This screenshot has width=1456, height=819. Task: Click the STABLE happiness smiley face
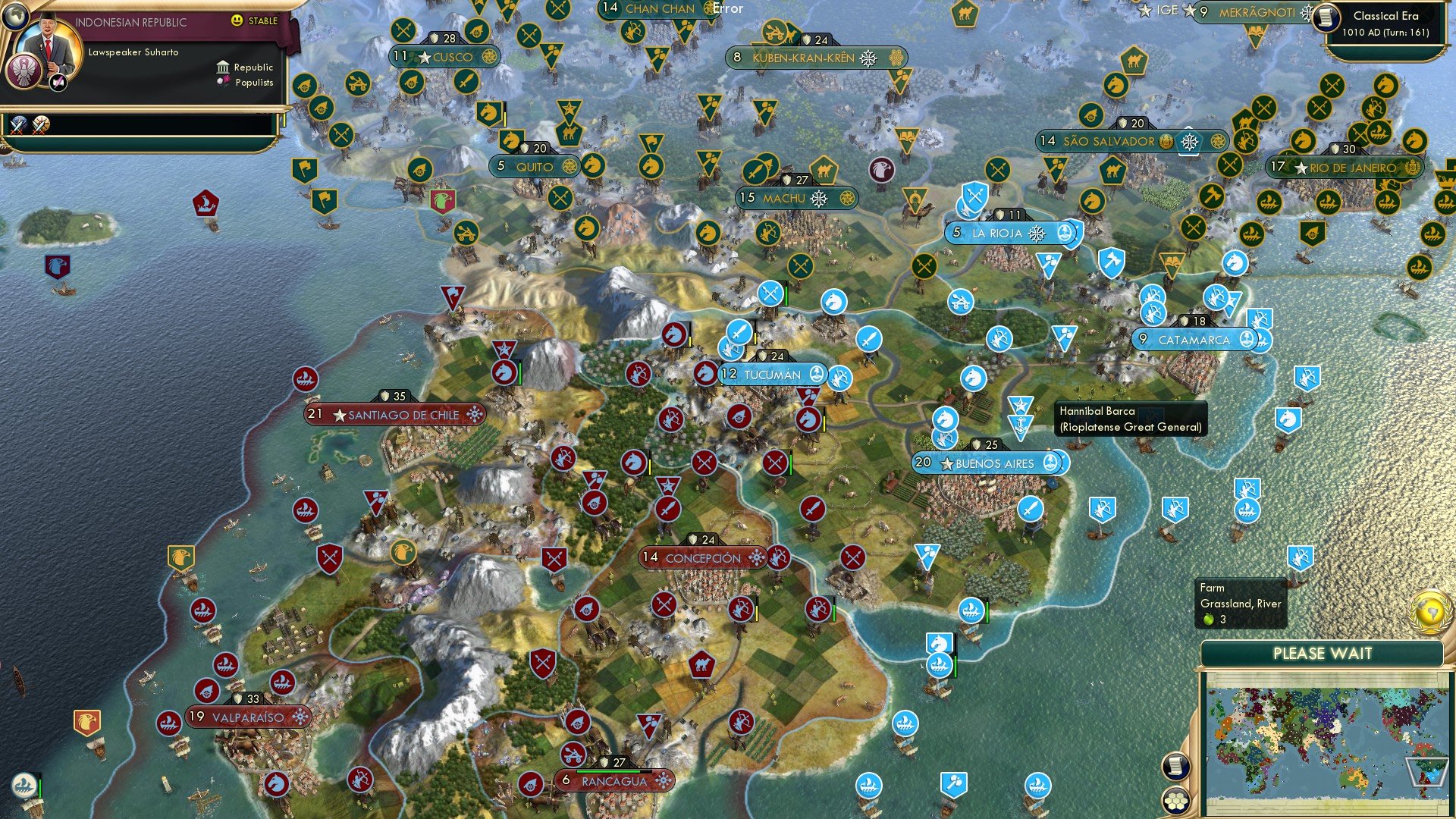click(237, 20)
